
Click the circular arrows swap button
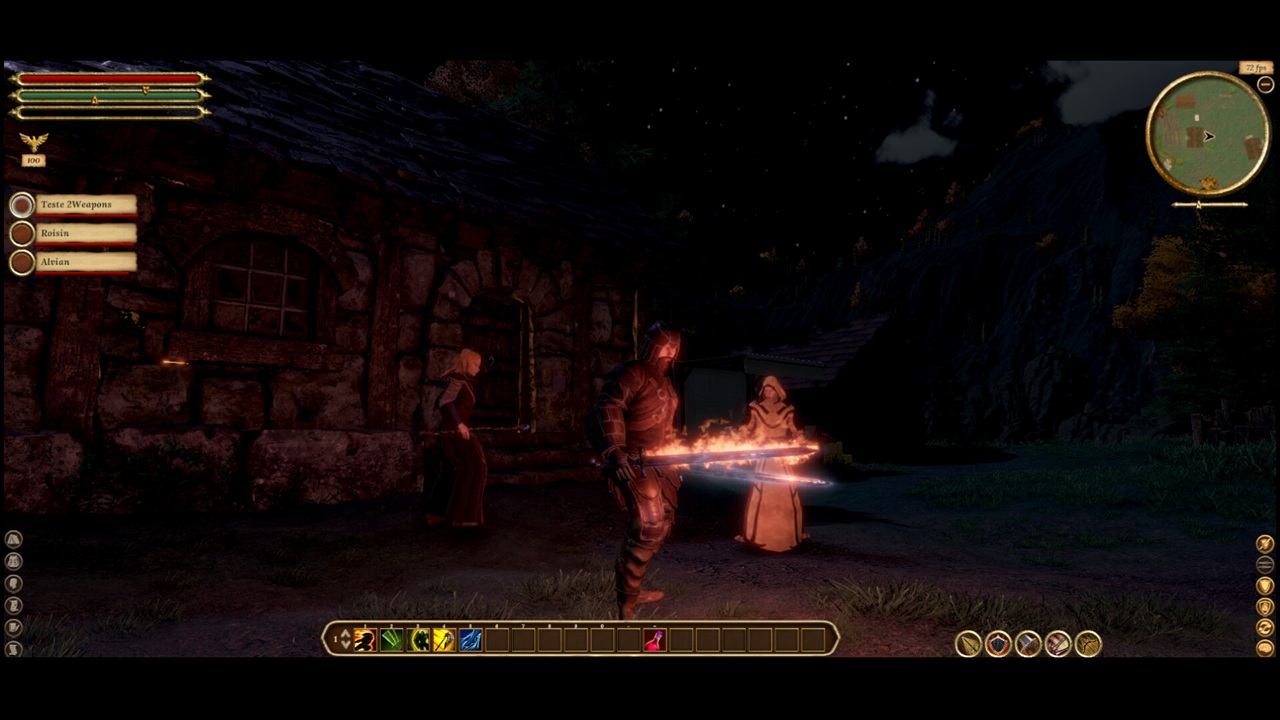click(x=1265, y=628)
